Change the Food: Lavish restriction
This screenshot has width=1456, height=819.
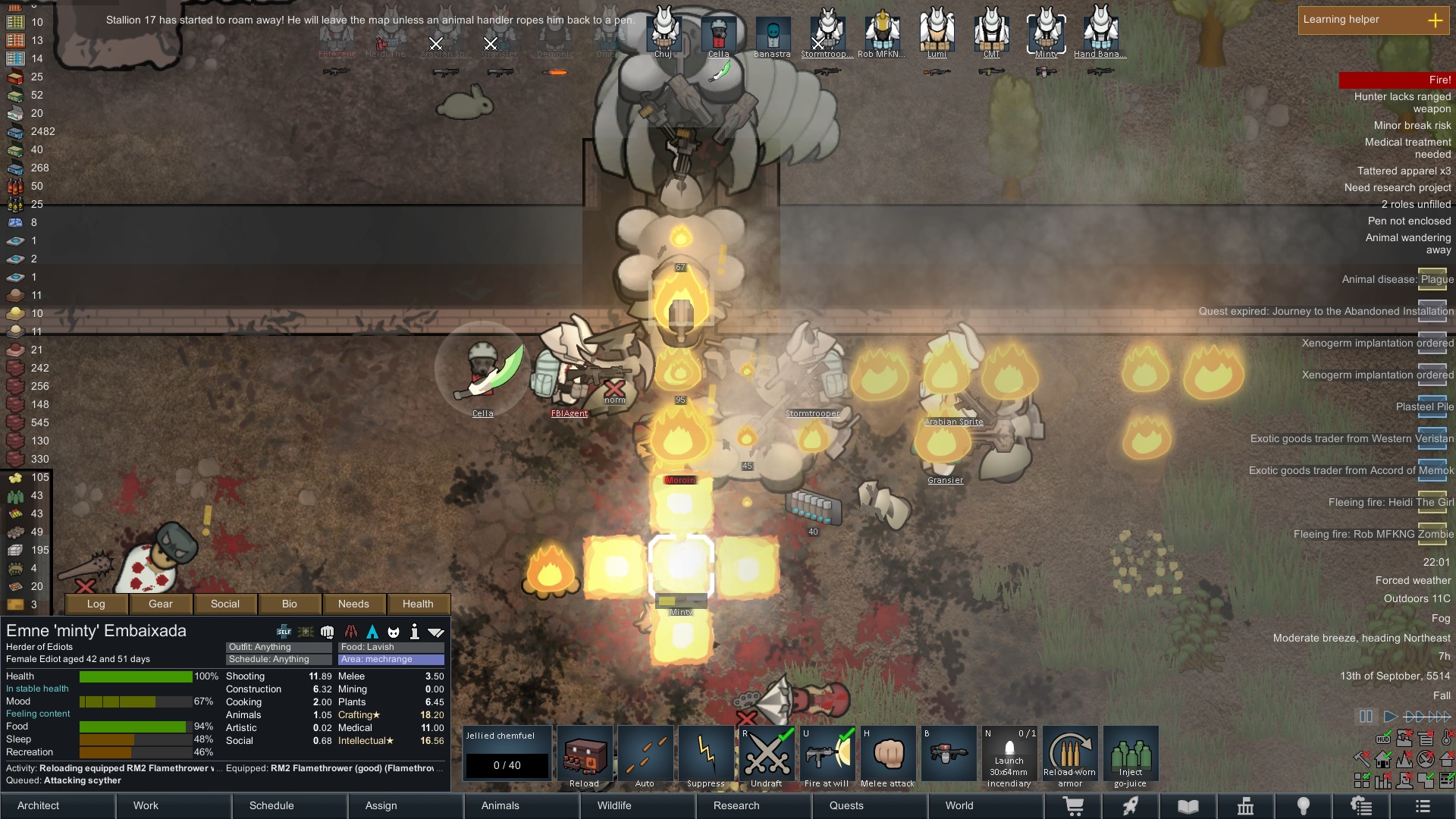click(x=391, y=647)
